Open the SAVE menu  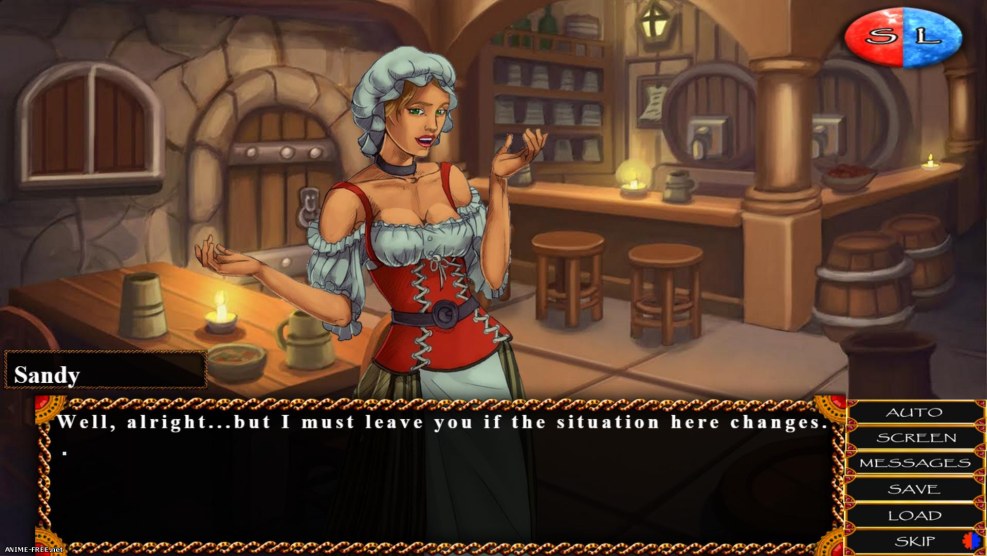click(913, 490)
